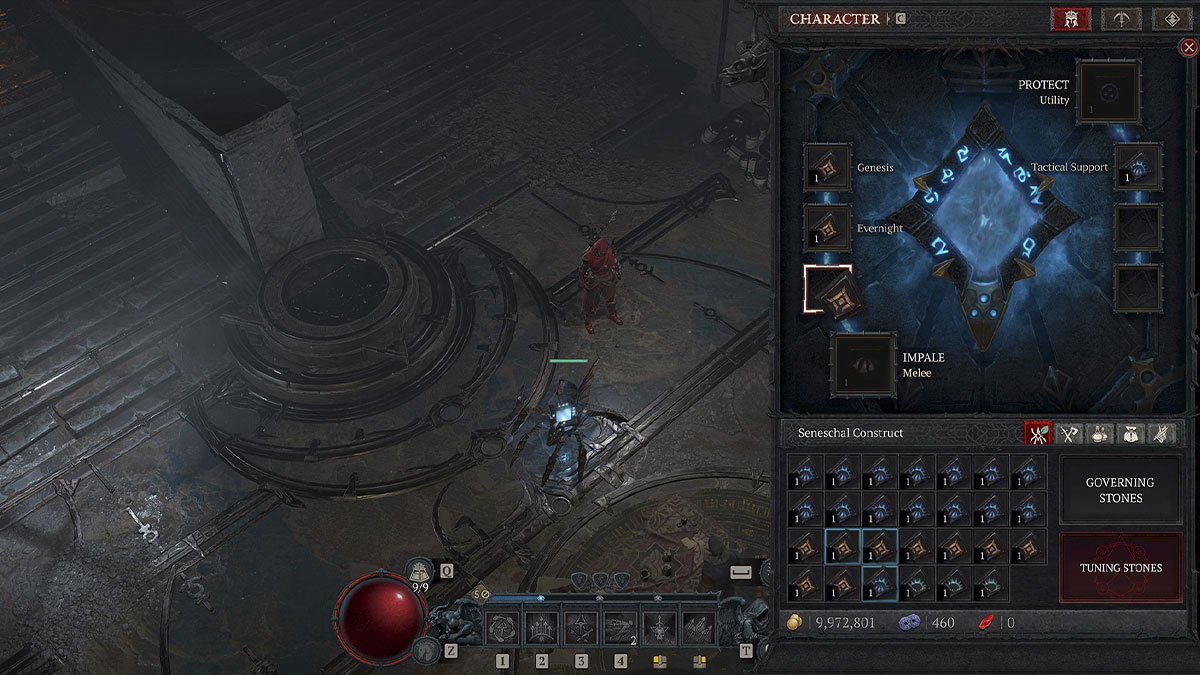
Task: Select the Tactical Support tuning stone slot
Action: click(1138, 167)
